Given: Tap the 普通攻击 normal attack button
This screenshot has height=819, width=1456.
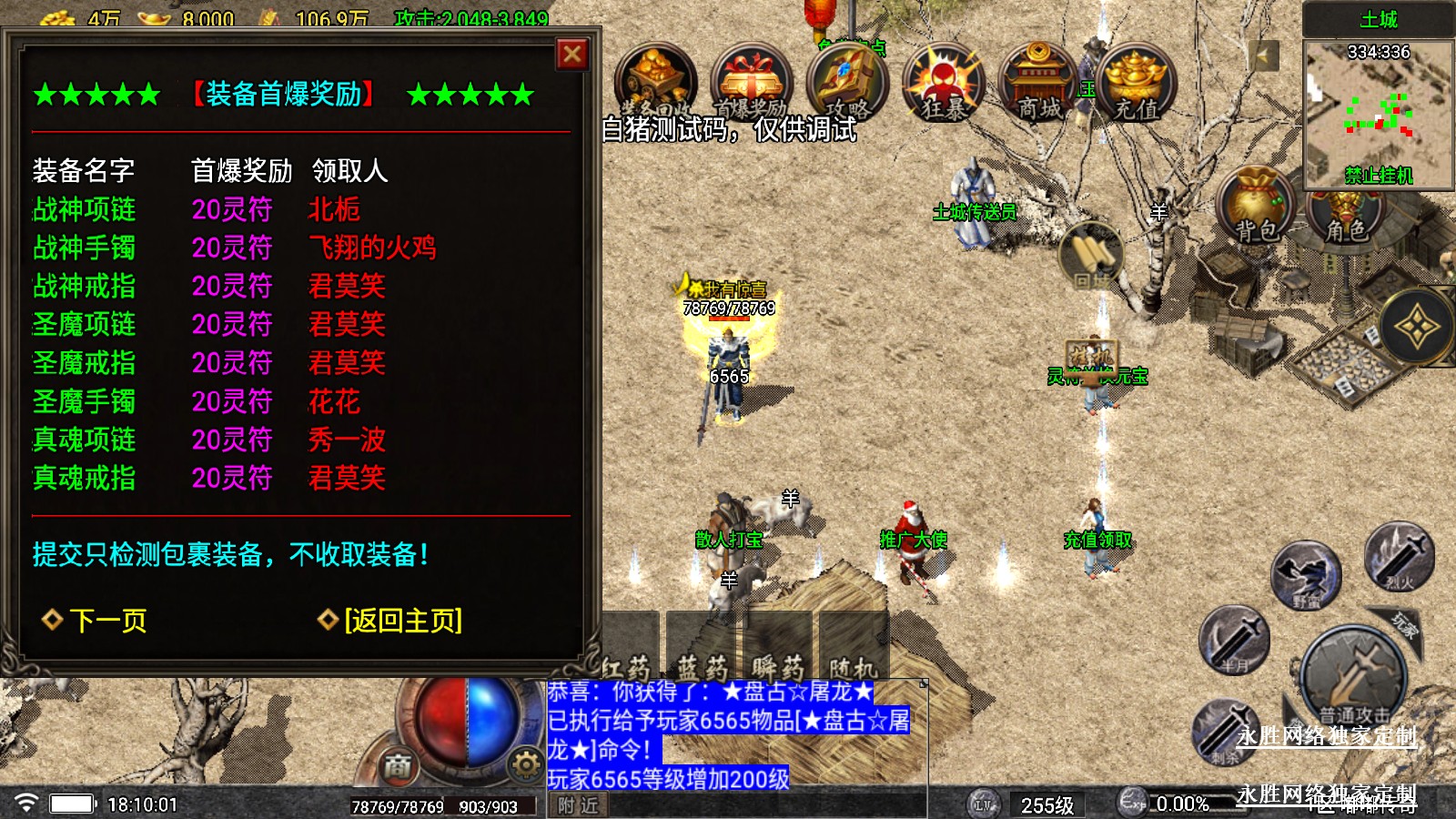Looking at the screenshot, I should click(x=1353, y=678).
